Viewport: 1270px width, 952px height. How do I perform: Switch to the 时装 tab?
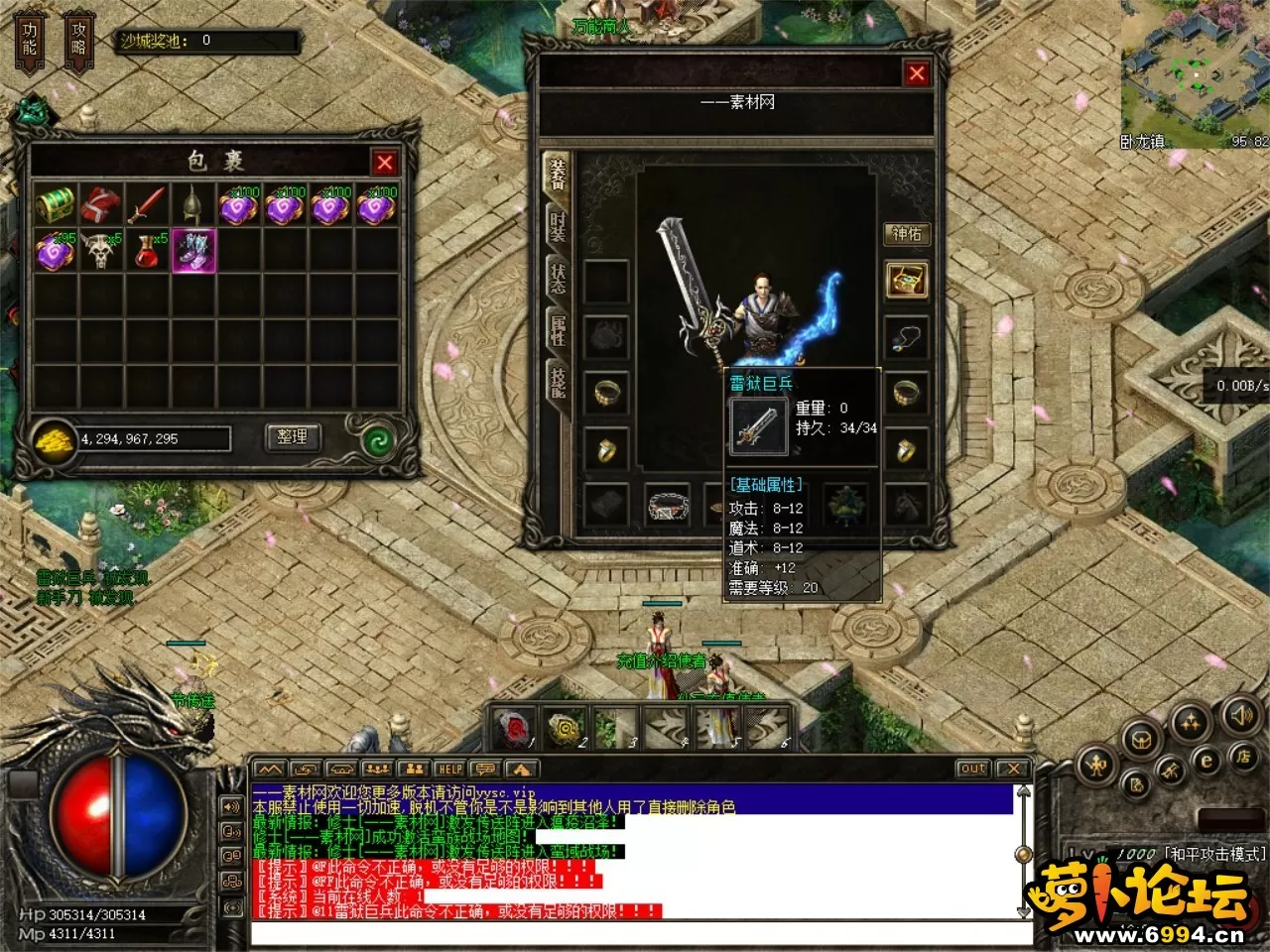pos(557,225)
